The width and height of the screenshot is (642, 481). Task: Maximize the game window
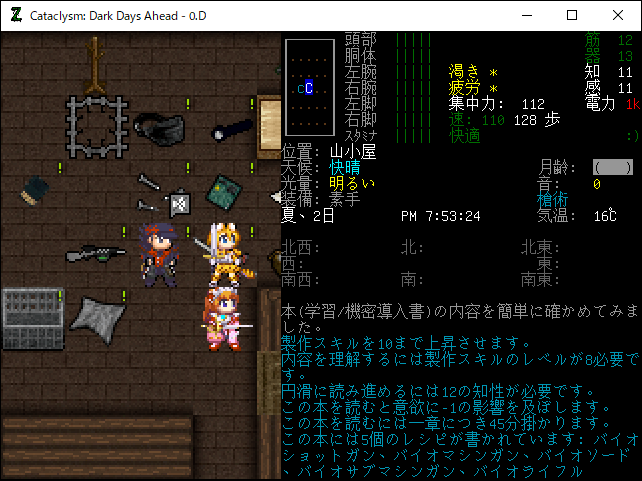point(572,15)
